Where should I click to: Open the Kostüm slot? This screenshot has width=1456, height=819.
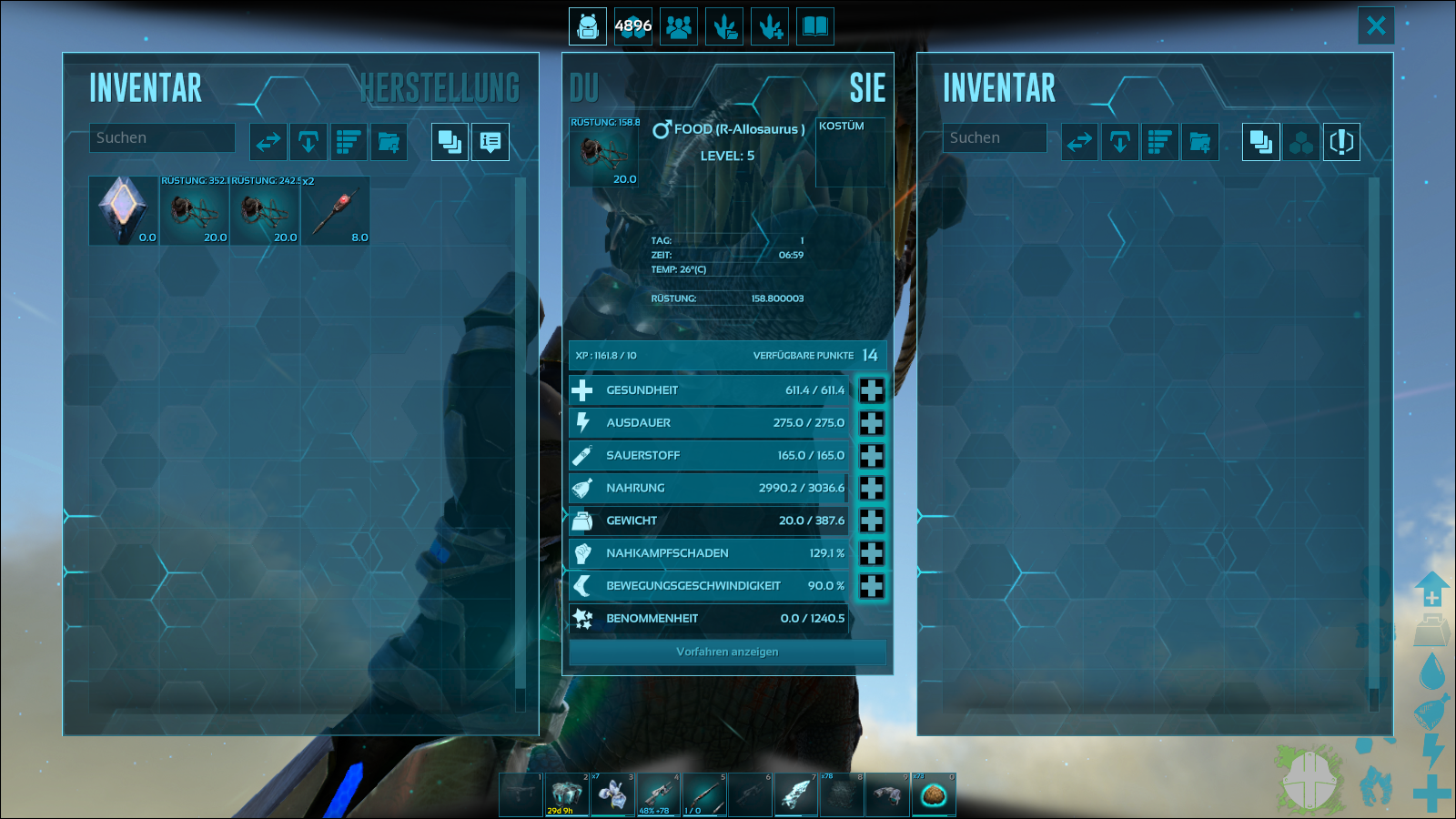point(850,153)
